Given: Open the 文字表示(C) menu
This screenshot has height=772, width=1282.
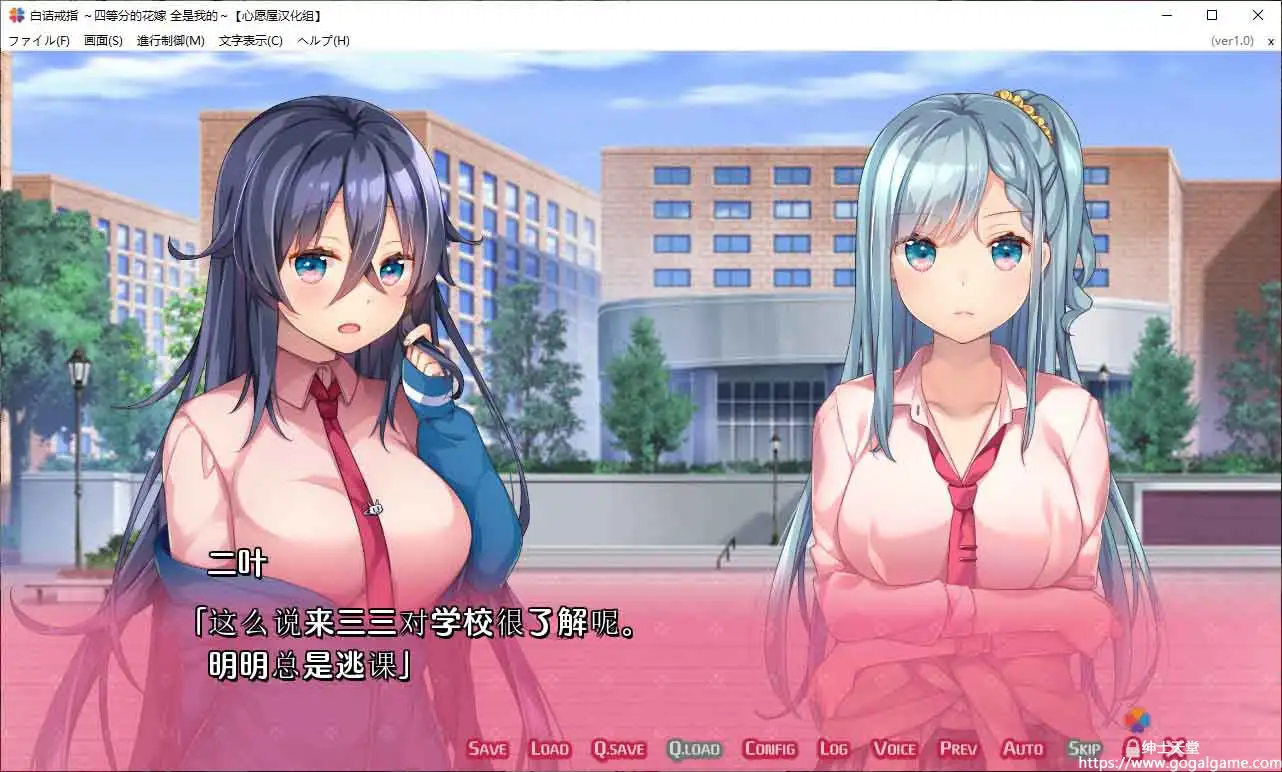Looking at the screenshot, I should click(x=247, y=40).
